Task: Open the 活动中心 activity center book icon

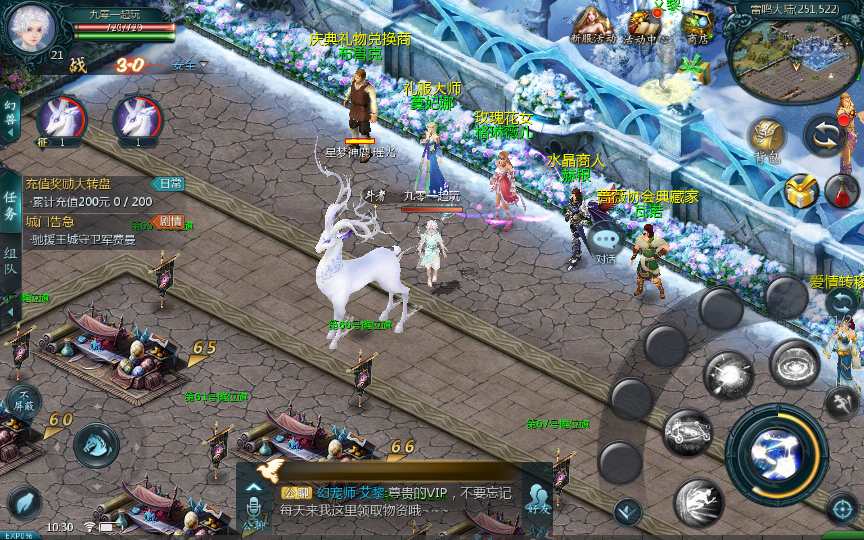Action: coord(641,26)
